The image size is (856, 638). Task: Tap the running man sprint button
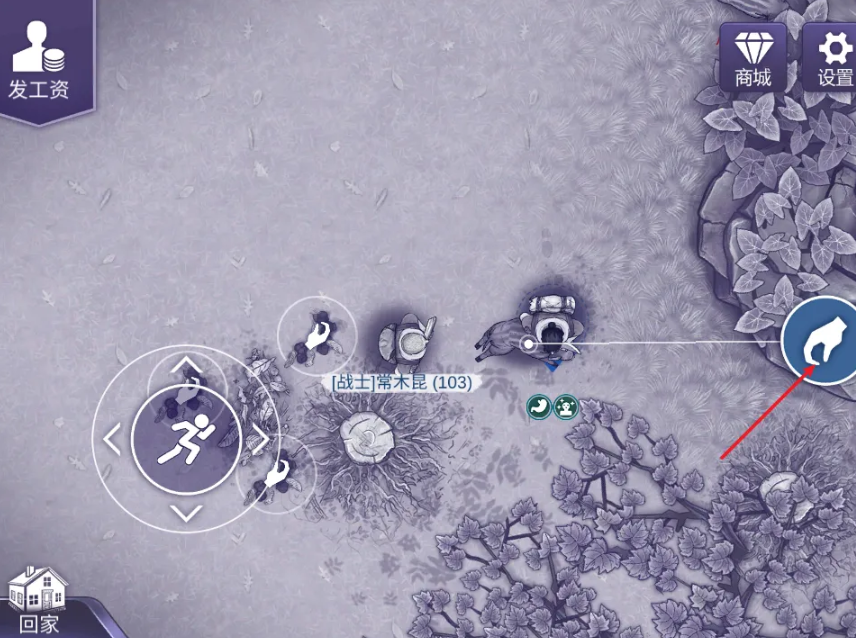pyautogui.click(x=186, y=438)
